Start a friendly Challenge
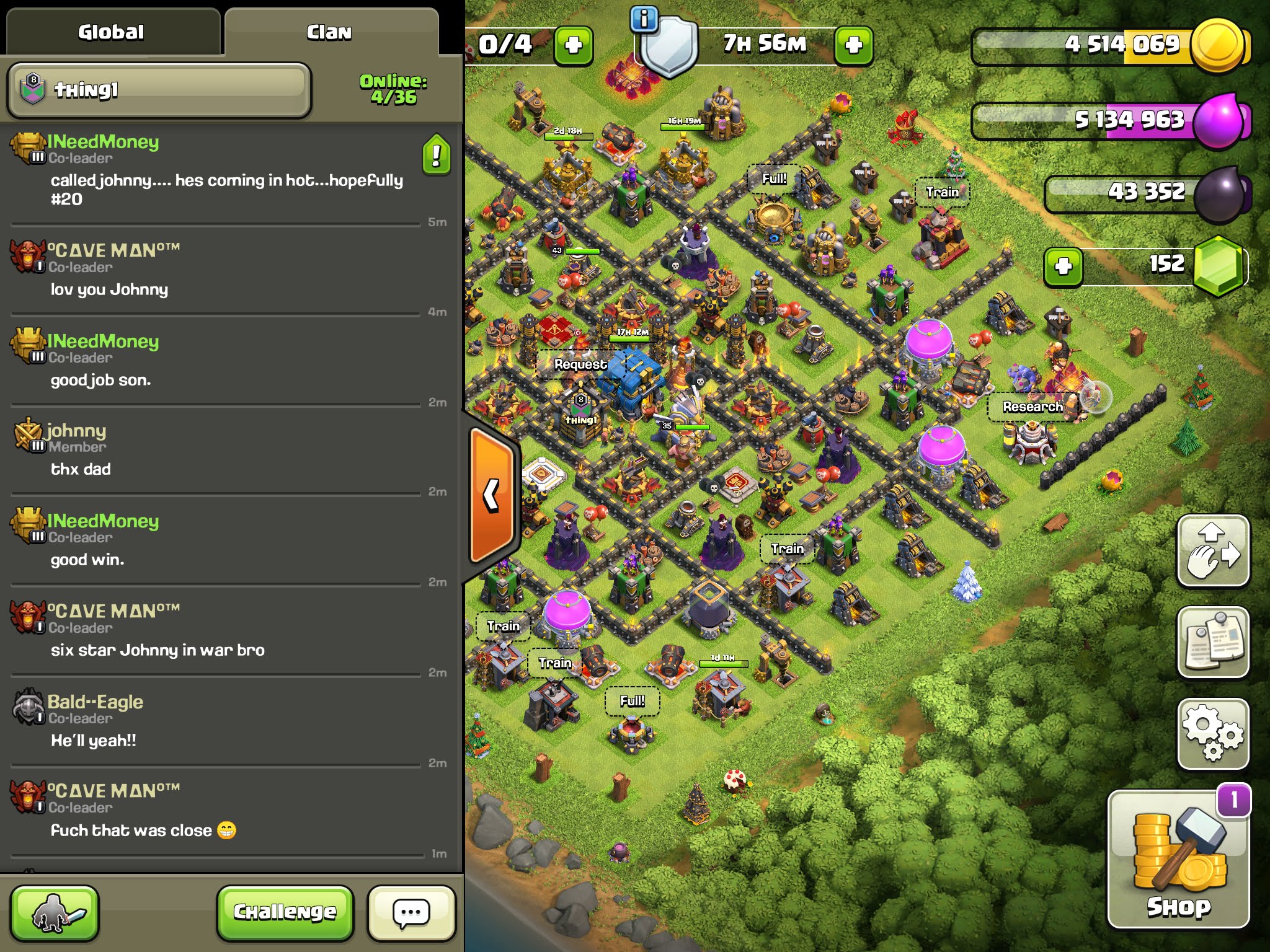 coord(285,912)
